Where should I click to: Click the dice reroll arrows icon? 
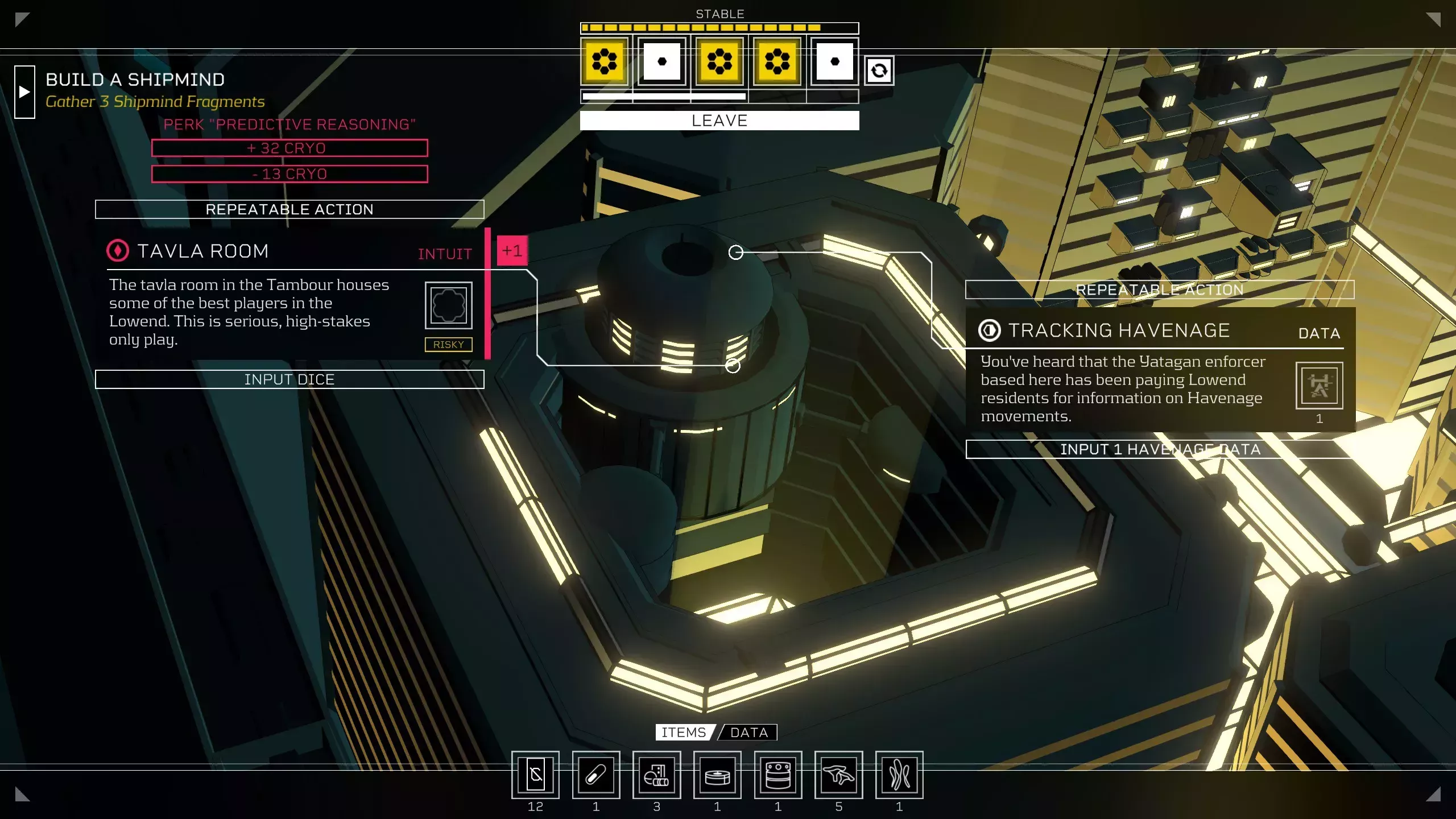point(879,71)
